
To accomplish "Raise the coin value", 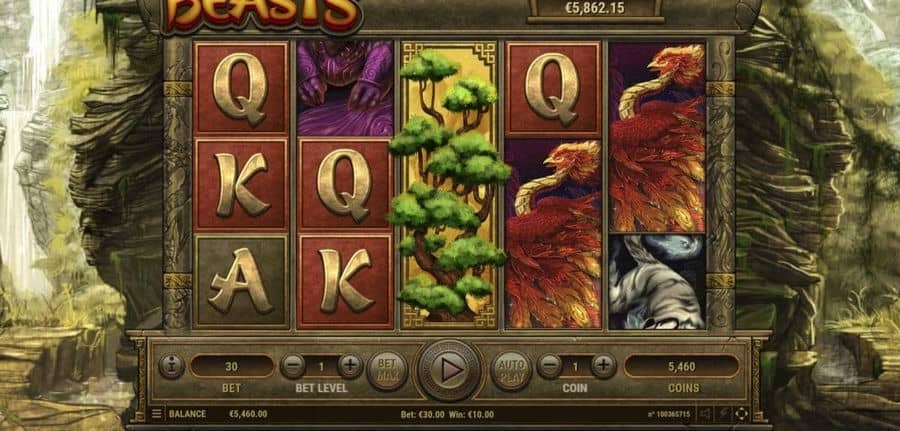I will [604, 366].
